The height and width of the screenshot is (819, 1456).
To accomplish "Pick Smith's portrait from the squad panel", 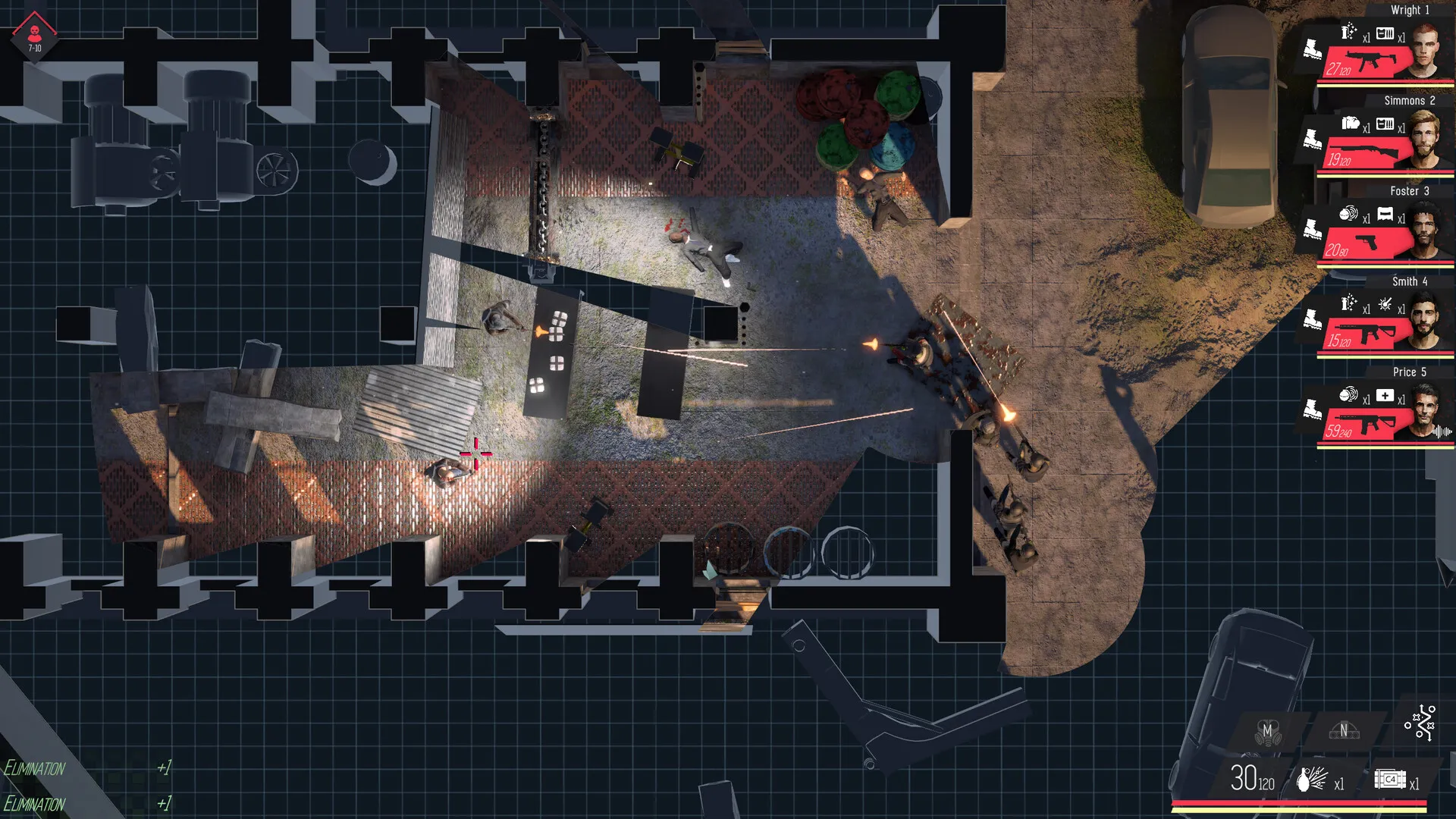I will point(1426,323).
